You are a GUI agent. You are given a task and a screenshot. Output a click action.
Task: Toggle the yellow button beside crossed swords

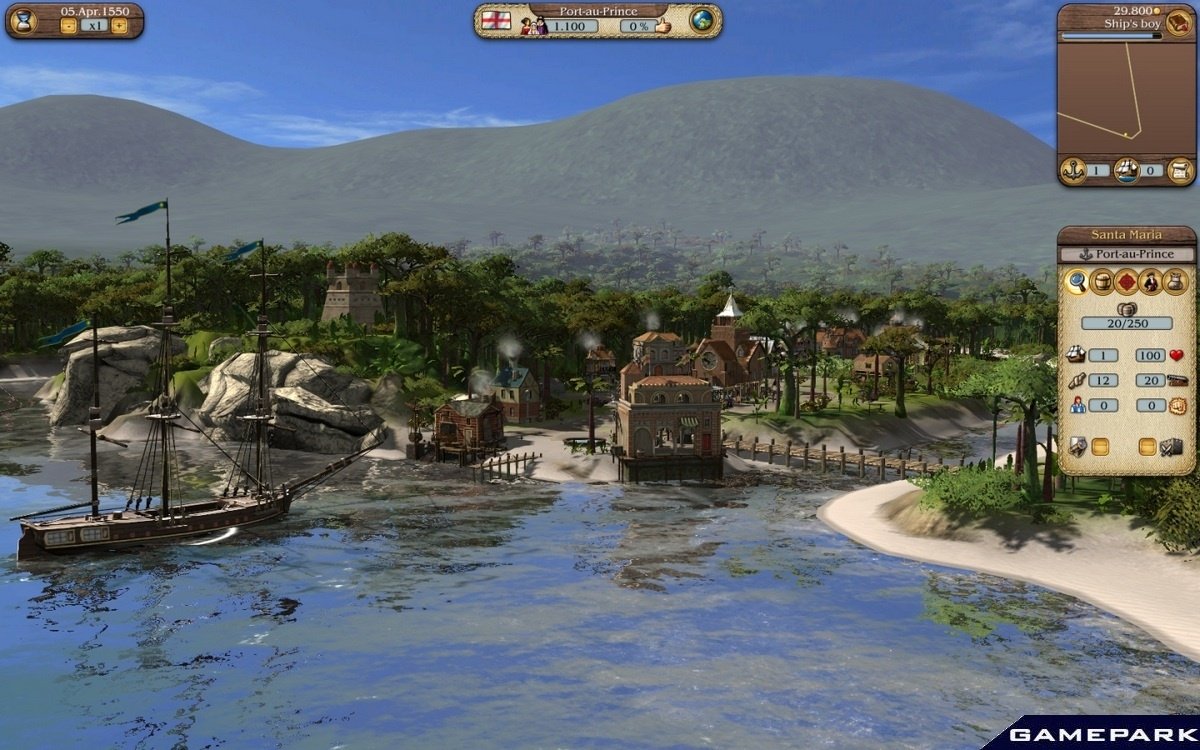click(1148, 446)
